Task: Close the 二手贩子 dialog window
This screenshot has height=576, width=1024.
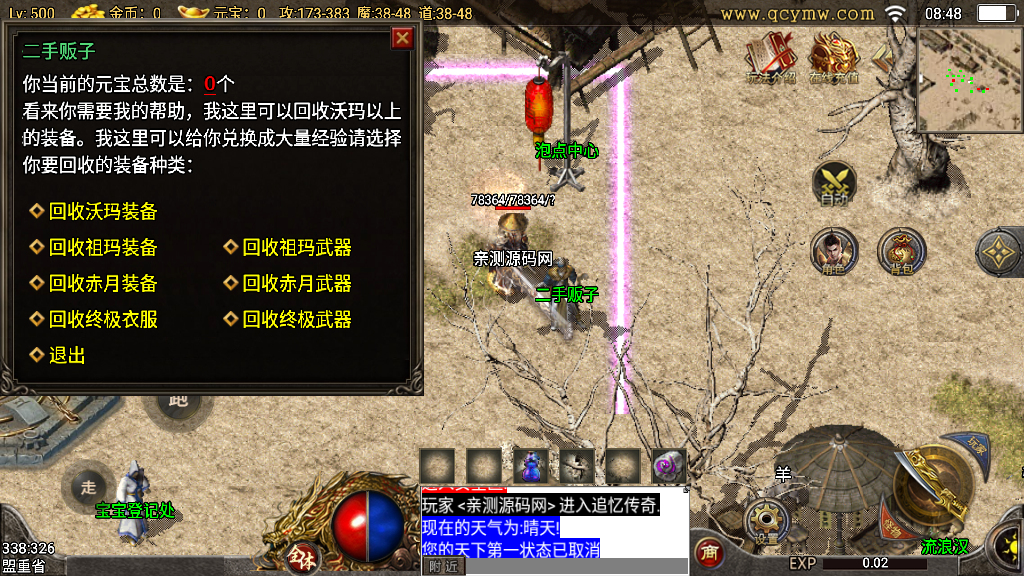Action: [402, 38]
